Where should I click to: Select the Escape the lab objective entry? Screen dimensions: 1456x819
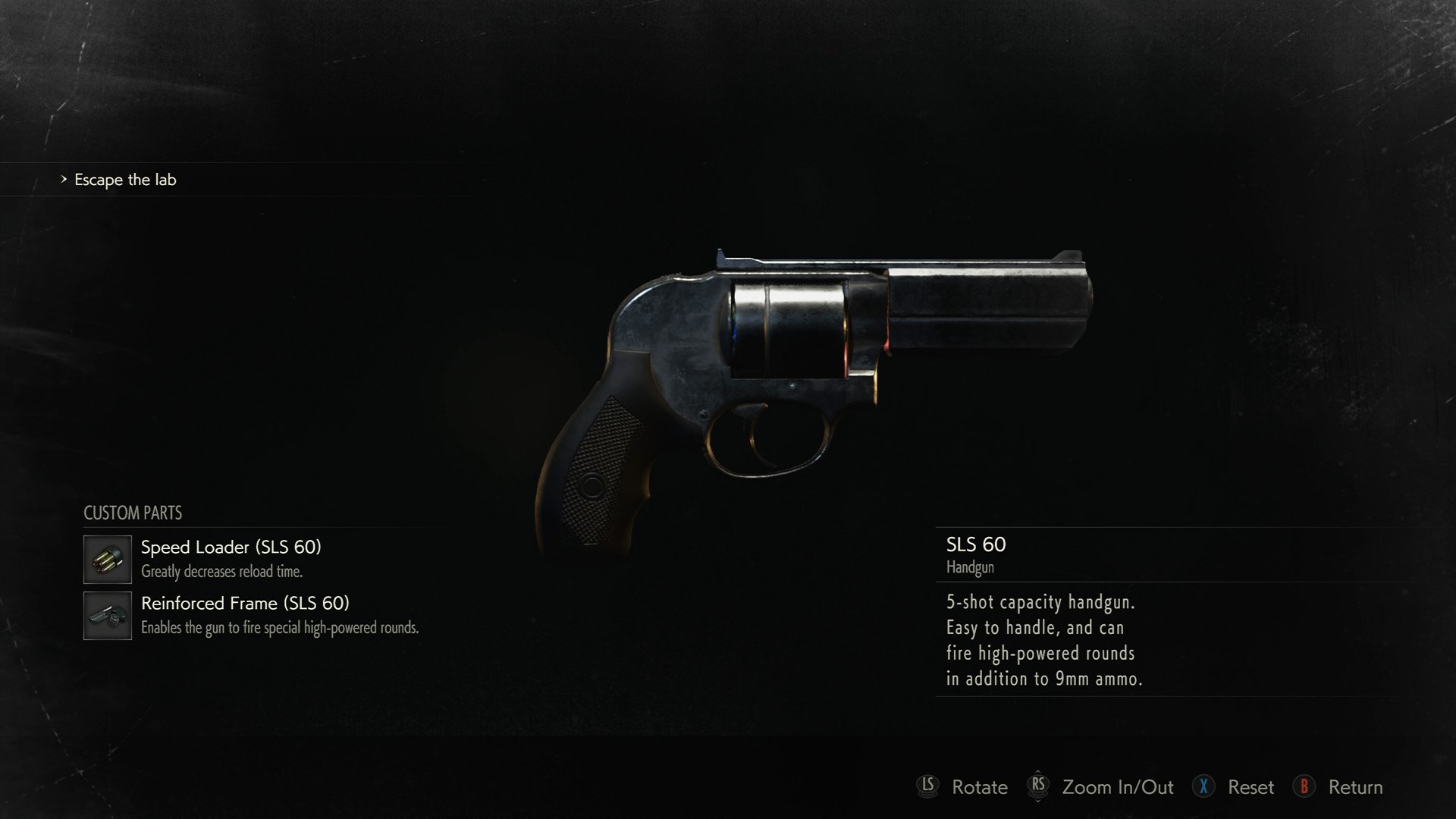coord(124,180)
